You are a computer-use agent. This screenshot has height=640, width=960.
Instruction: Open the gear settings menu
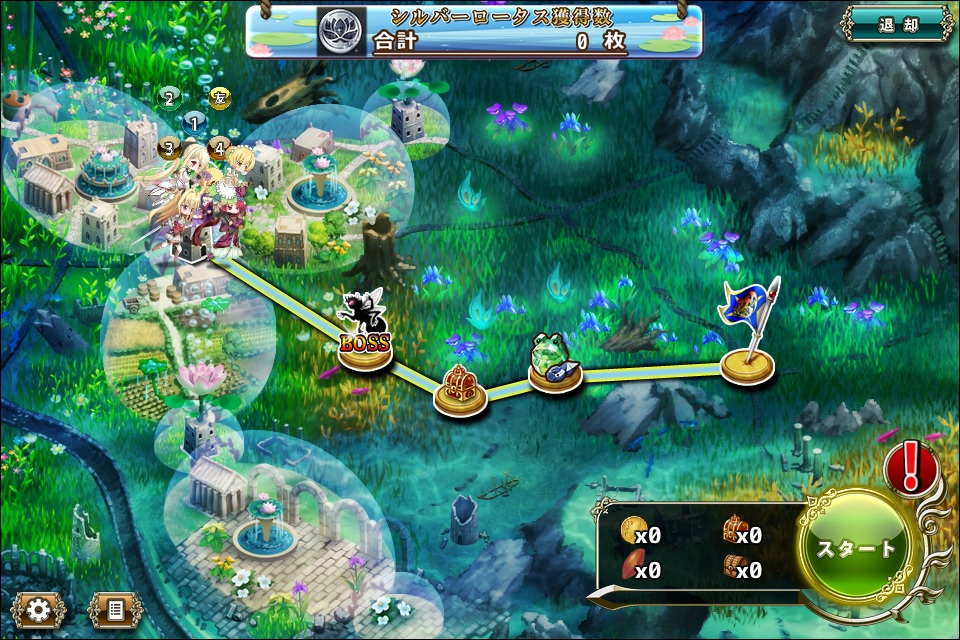click(x=39, y=608)
